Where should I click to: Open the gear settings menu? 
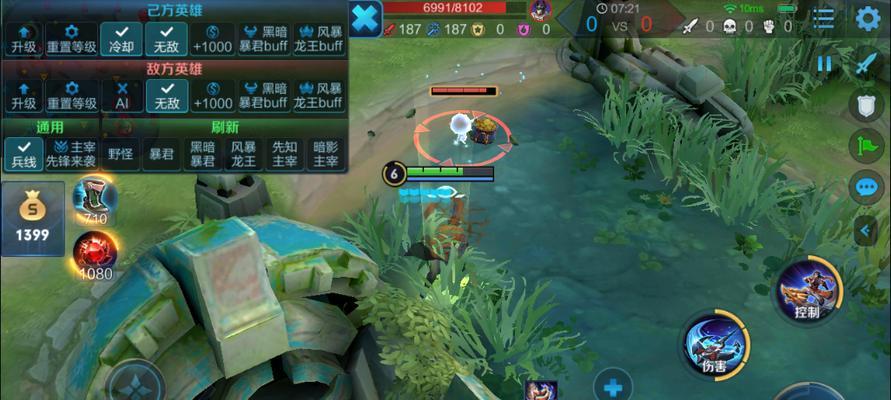coord(867,18)
